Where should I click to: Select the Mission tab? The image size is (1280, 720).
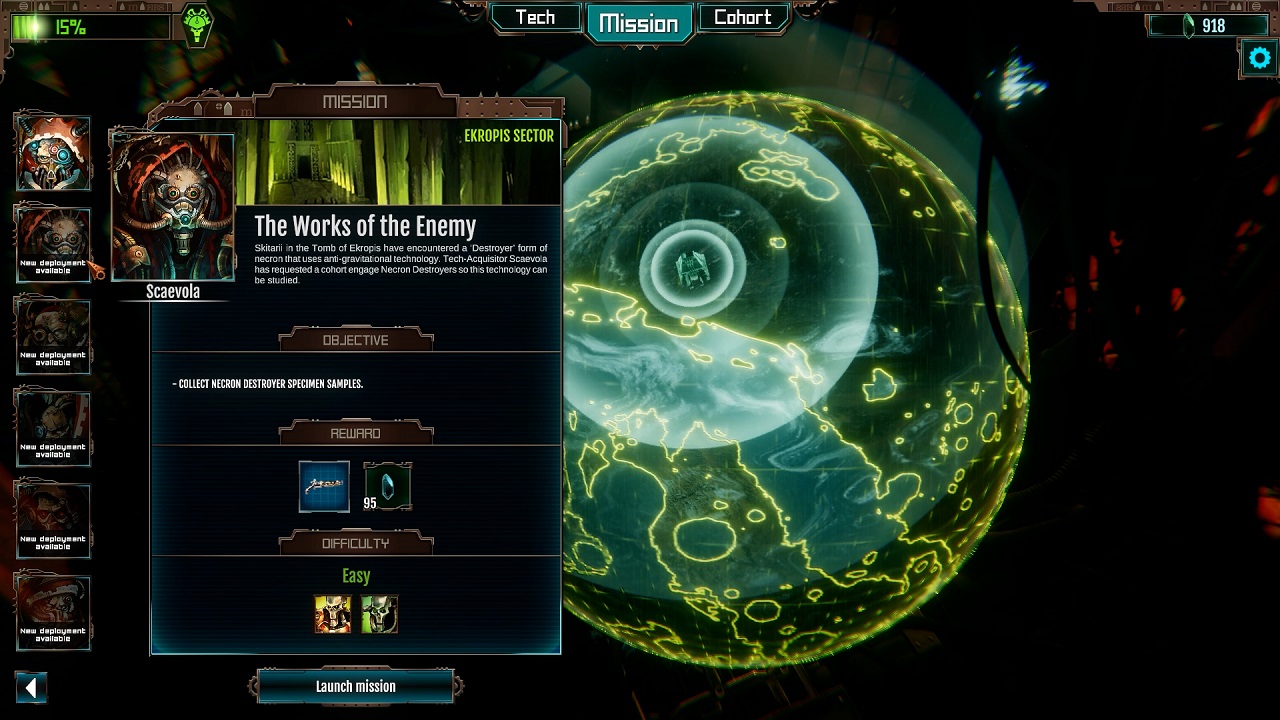click(638, 23)
